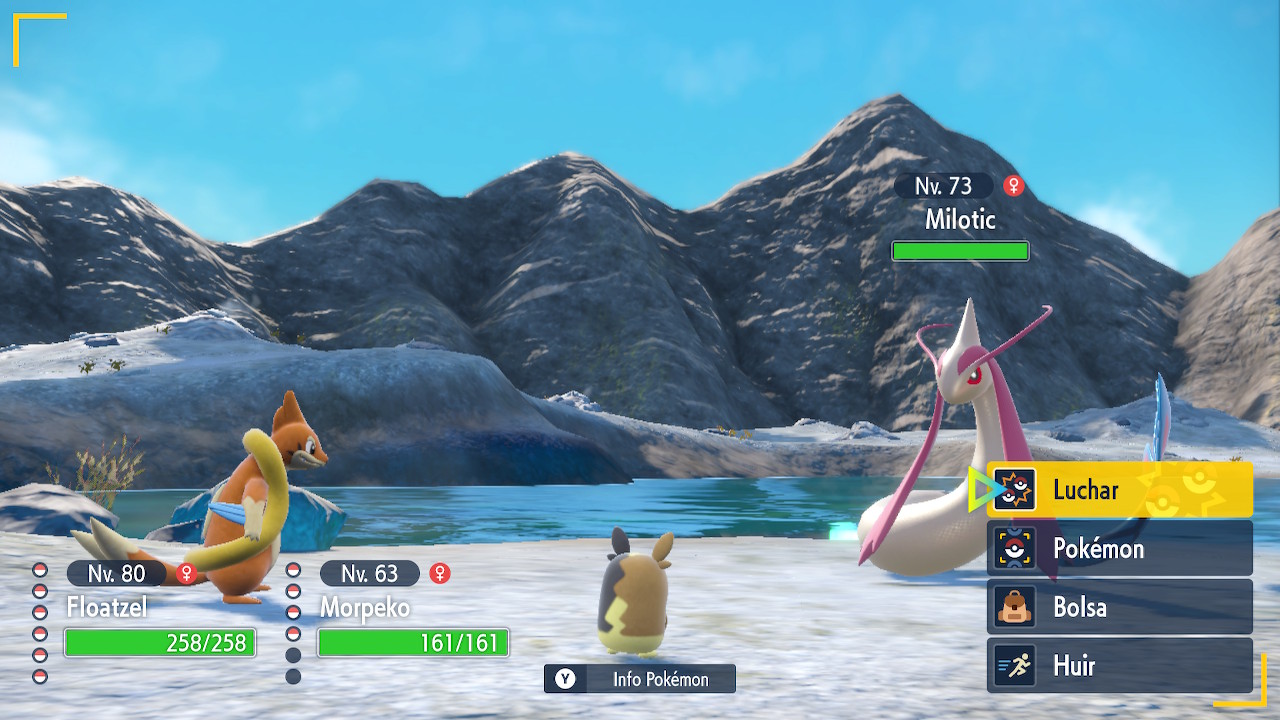Open the Bolsa bag menu
1280x720 pixels.
[1119, 607]
